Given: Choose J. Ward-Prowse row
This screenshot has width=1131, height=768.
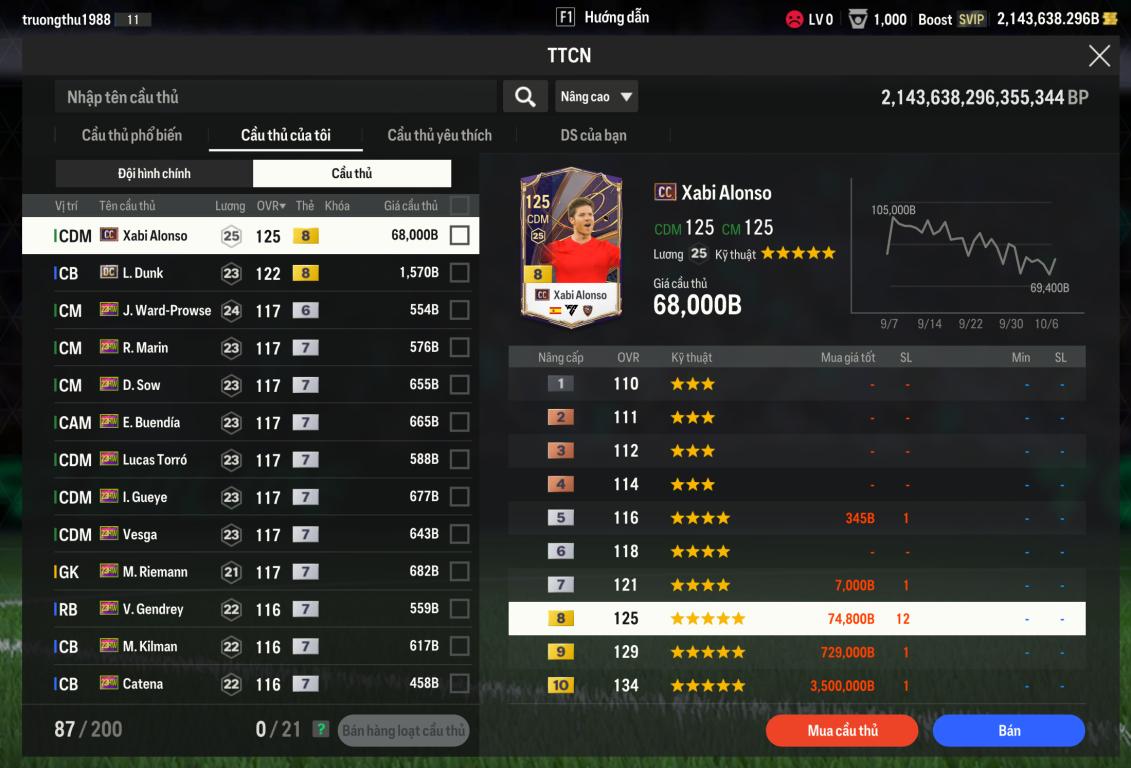Looking at the screenshot, I should coord(166,311).
